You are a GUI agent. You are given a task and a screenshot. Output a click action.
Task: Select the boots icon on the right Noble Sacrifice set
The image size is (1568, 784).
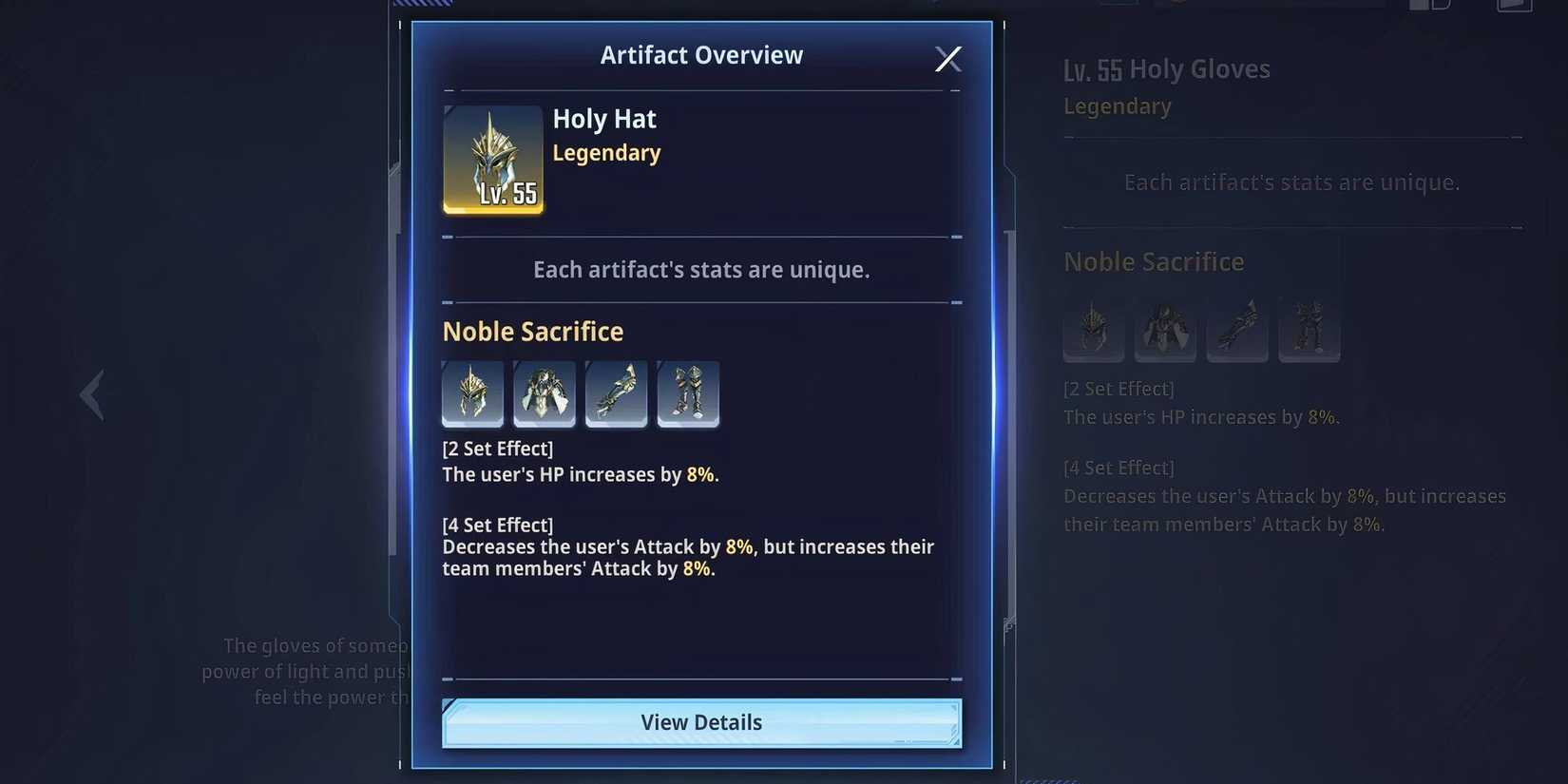[x=1310, y=330]
